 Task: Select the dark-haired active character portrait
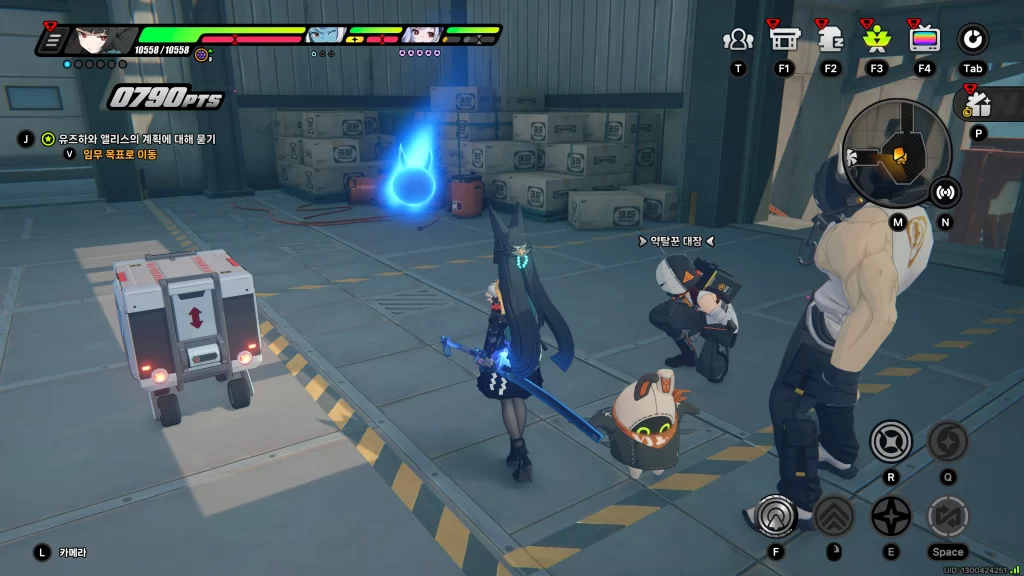point(101,40)
